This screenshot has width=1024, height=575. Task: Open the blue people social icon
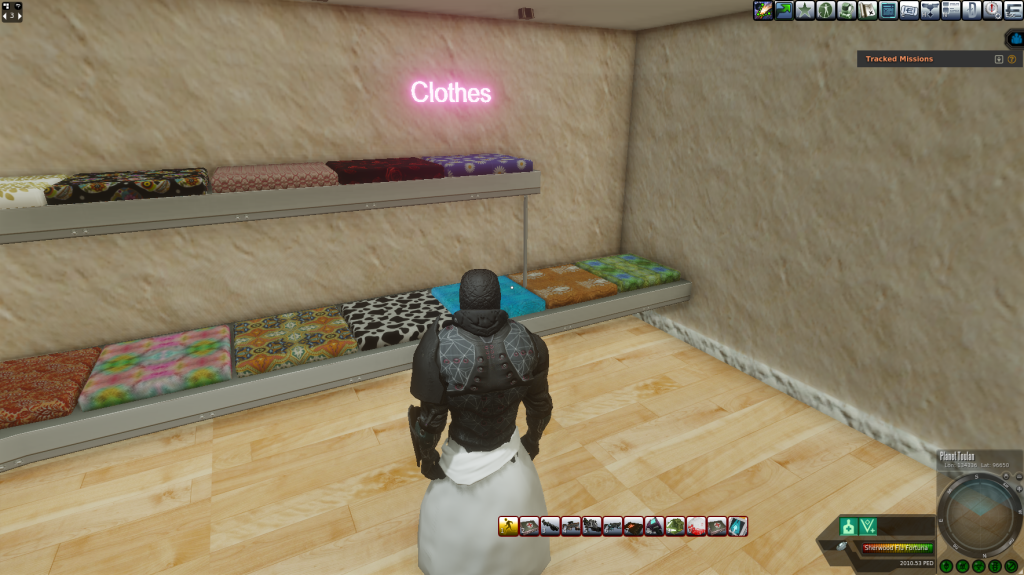pos(1015,38)
